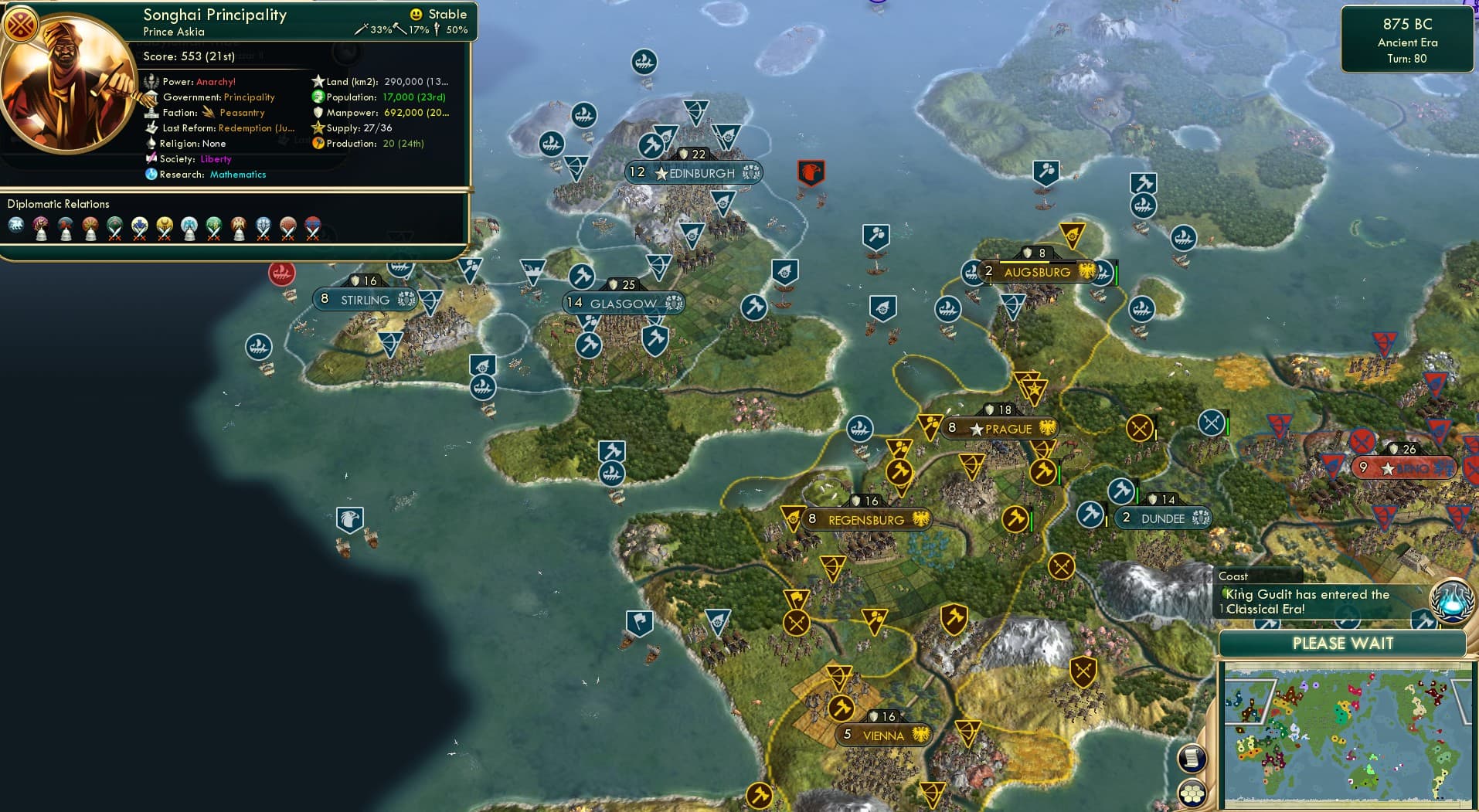Toggle the hex grid overlay icon

[1191, 791]
